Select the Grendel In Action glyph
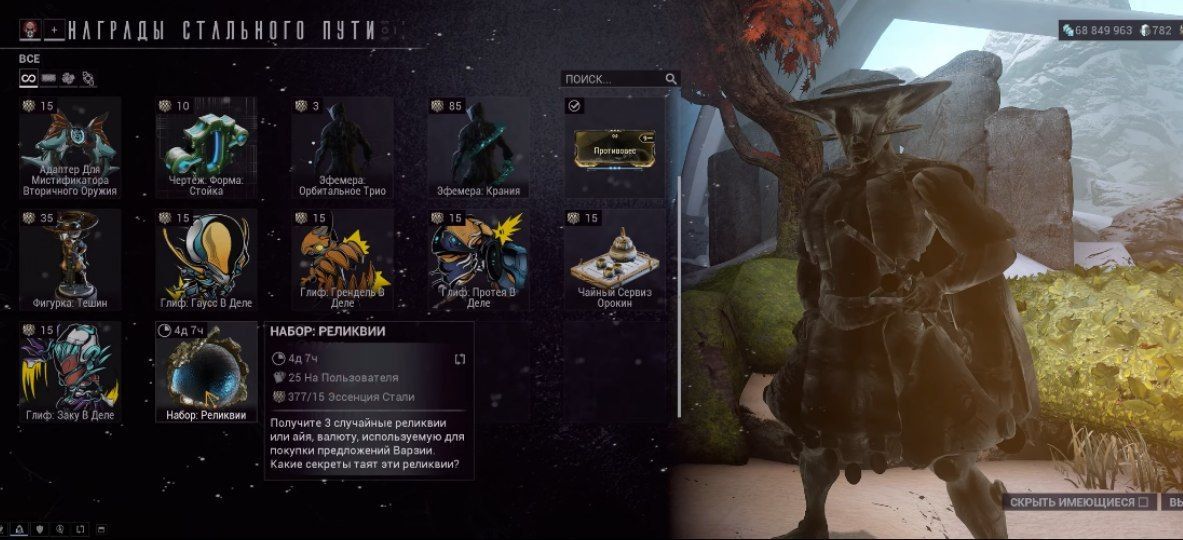Image resolution: width=1183 pixels, height=540 pixels. pos(342,260)
